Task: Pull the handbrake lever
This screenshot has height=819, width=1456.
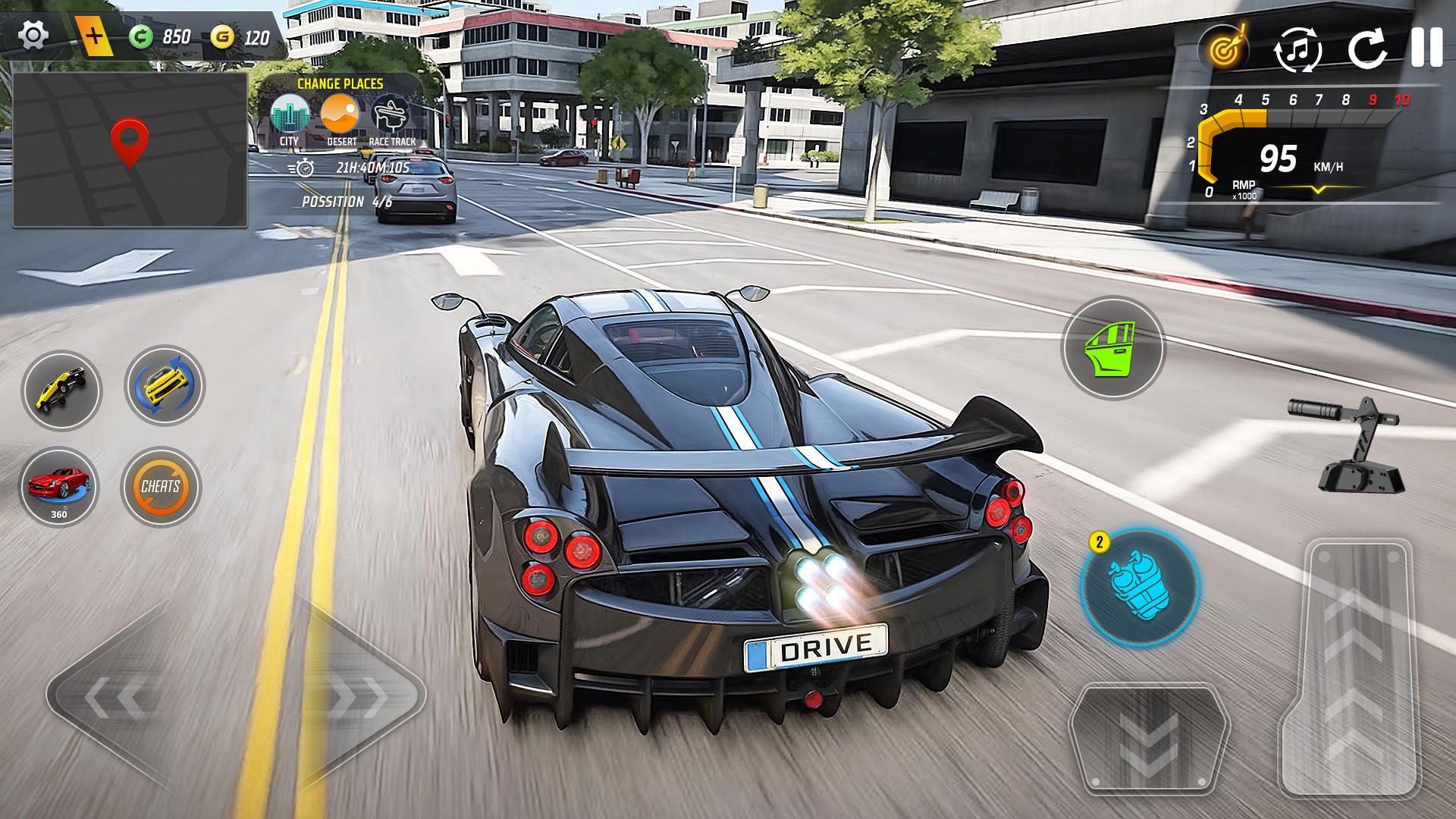Action: [1350, 445]
